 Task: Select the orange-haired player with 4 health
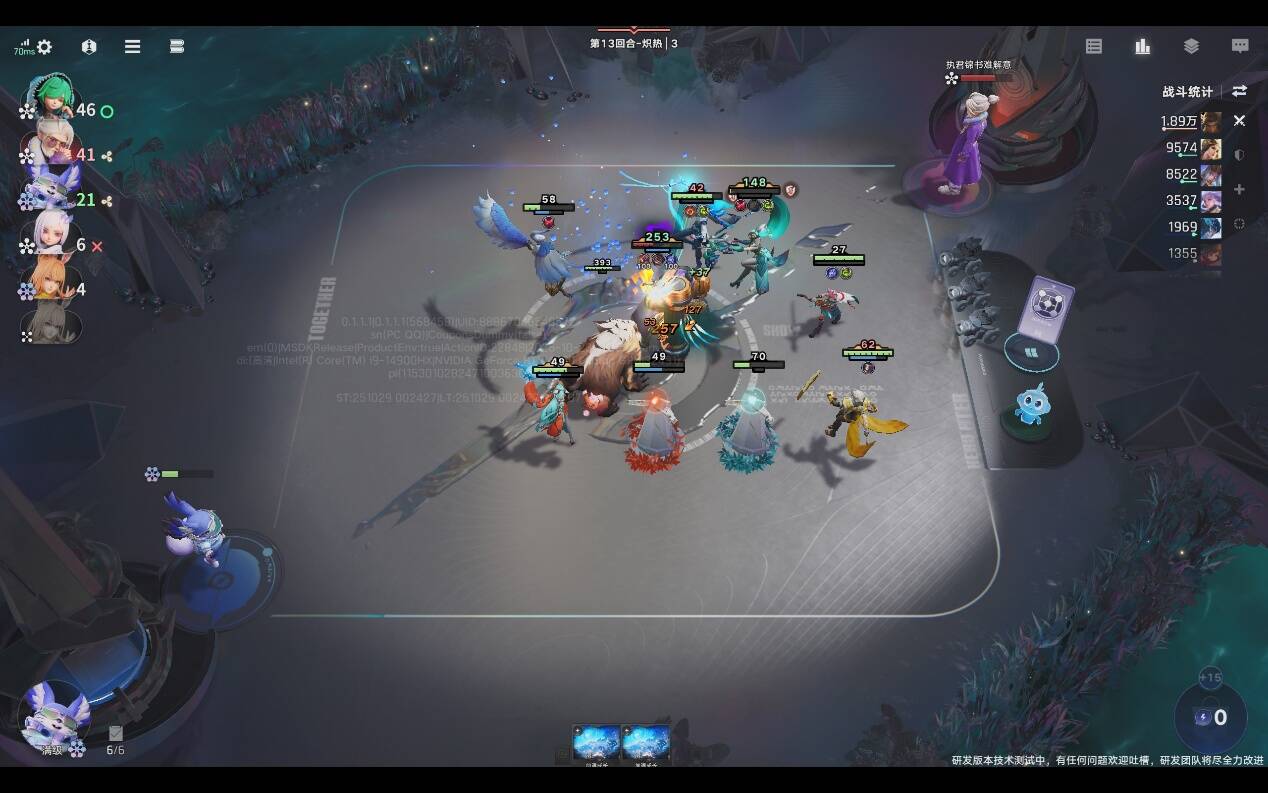[x=50, y=284]
